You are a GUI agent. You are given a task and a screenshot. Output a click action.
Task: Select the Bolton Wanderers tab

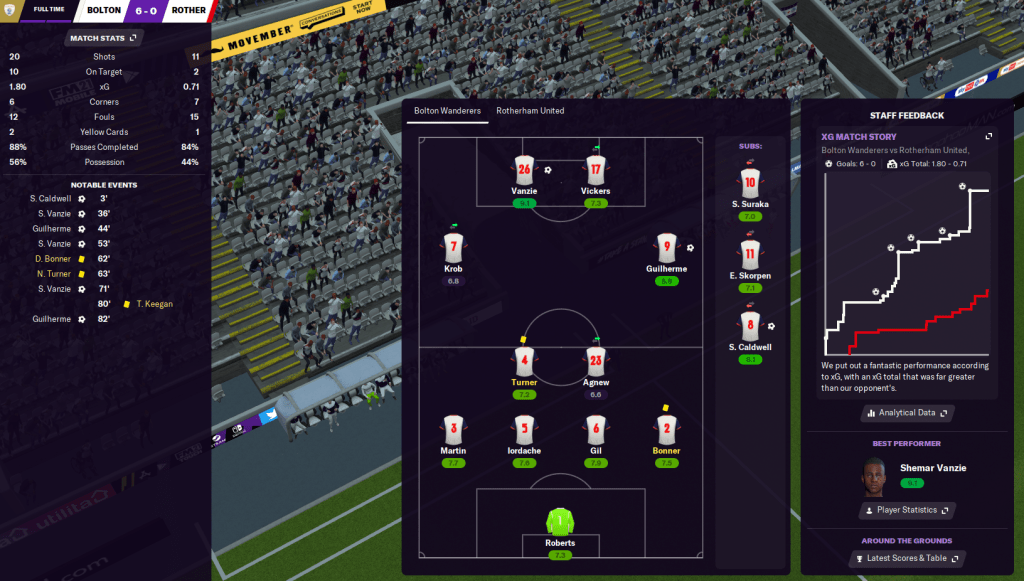click(447, 111)
